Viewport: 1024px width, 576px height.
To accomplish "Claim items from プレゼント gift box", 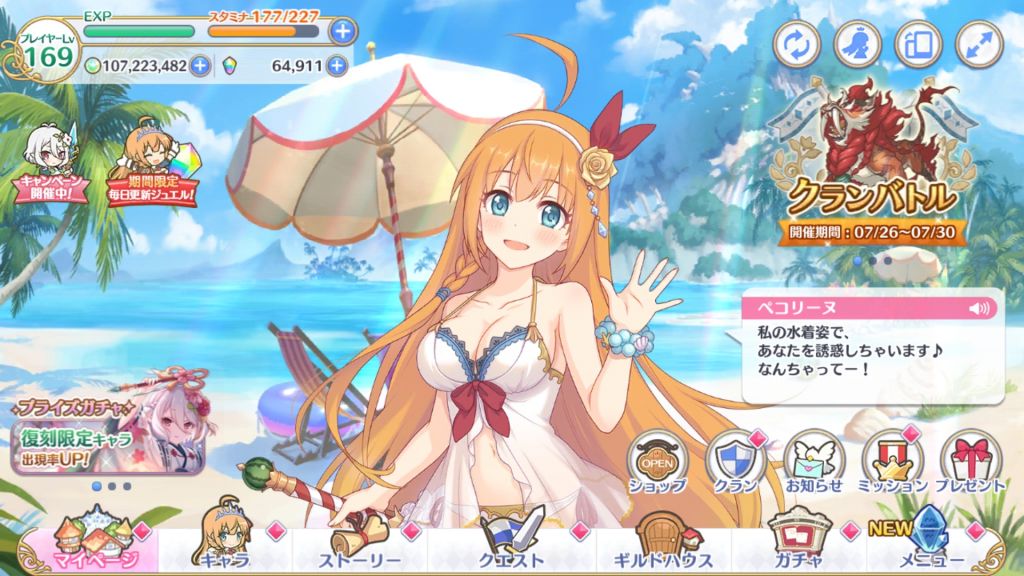I will 970,463.
